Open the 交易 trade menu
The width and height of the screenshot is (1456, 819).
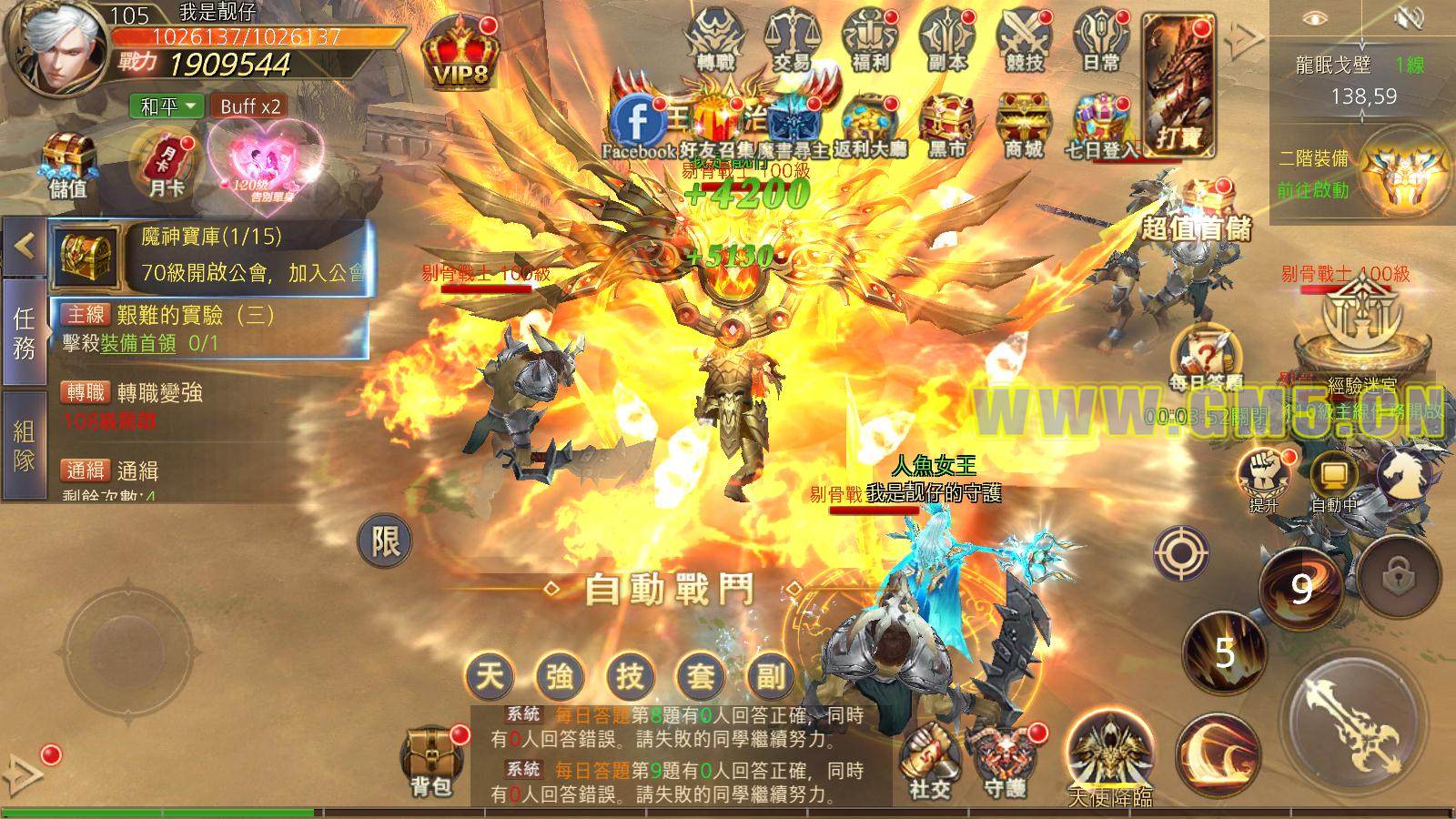point(793,40)
